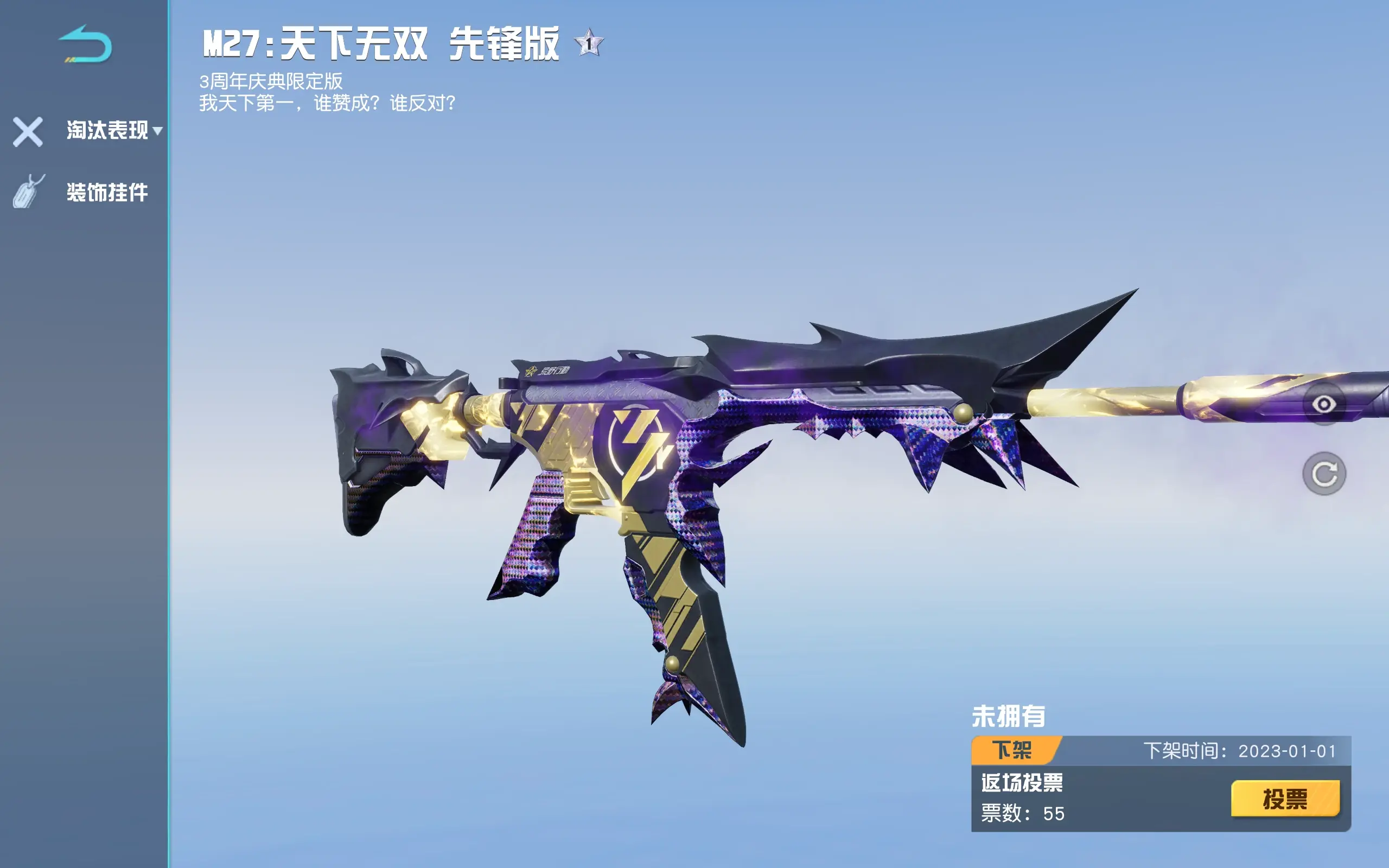Go back using the return arrow
Image resolution: width=1389 pixels, height=868 pixels.
(85, 45)
